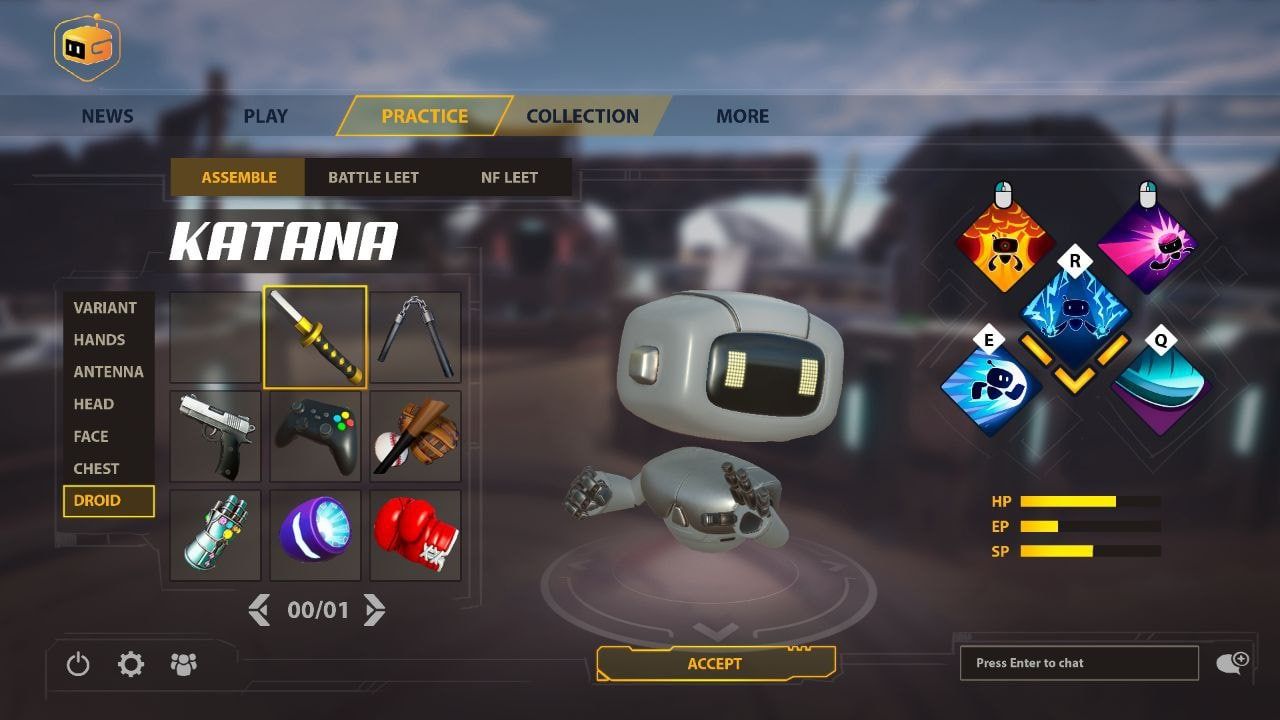This screenshot has height=720, width=1280.
Task: Focus the chat input box
Action: tap(1078, 663)
